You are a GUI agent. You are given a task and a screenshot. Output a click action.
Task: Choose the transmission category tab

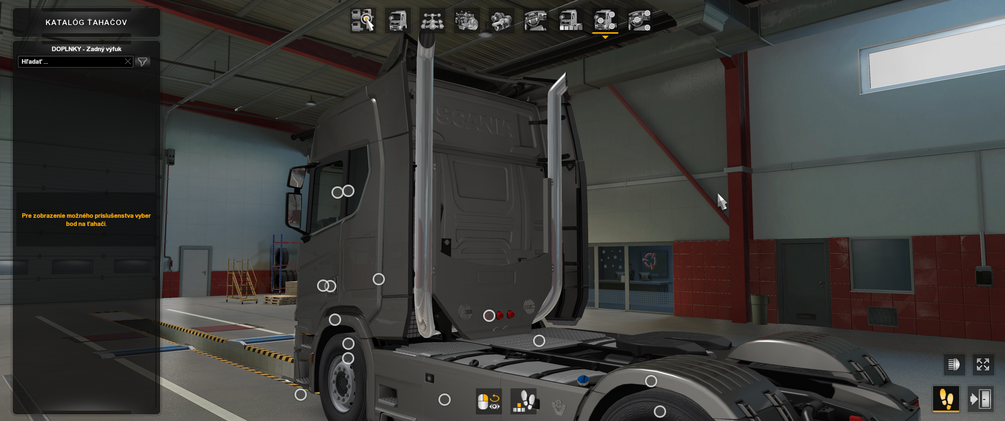[501, 20]
